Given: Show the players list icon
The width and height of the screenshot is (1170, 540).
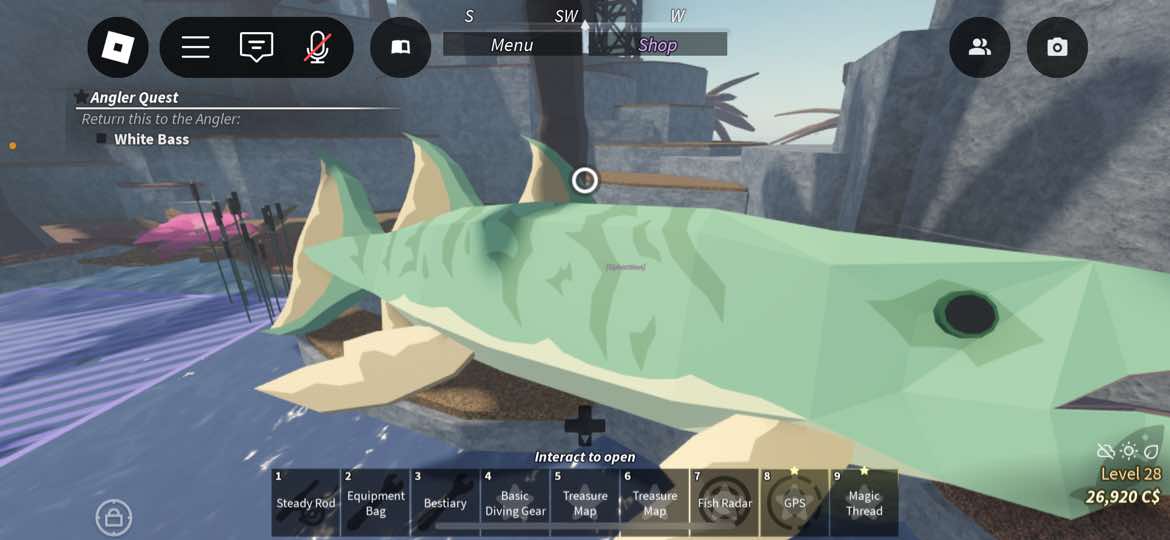Looking at the screenshot, I should click(x=979, y=47).
